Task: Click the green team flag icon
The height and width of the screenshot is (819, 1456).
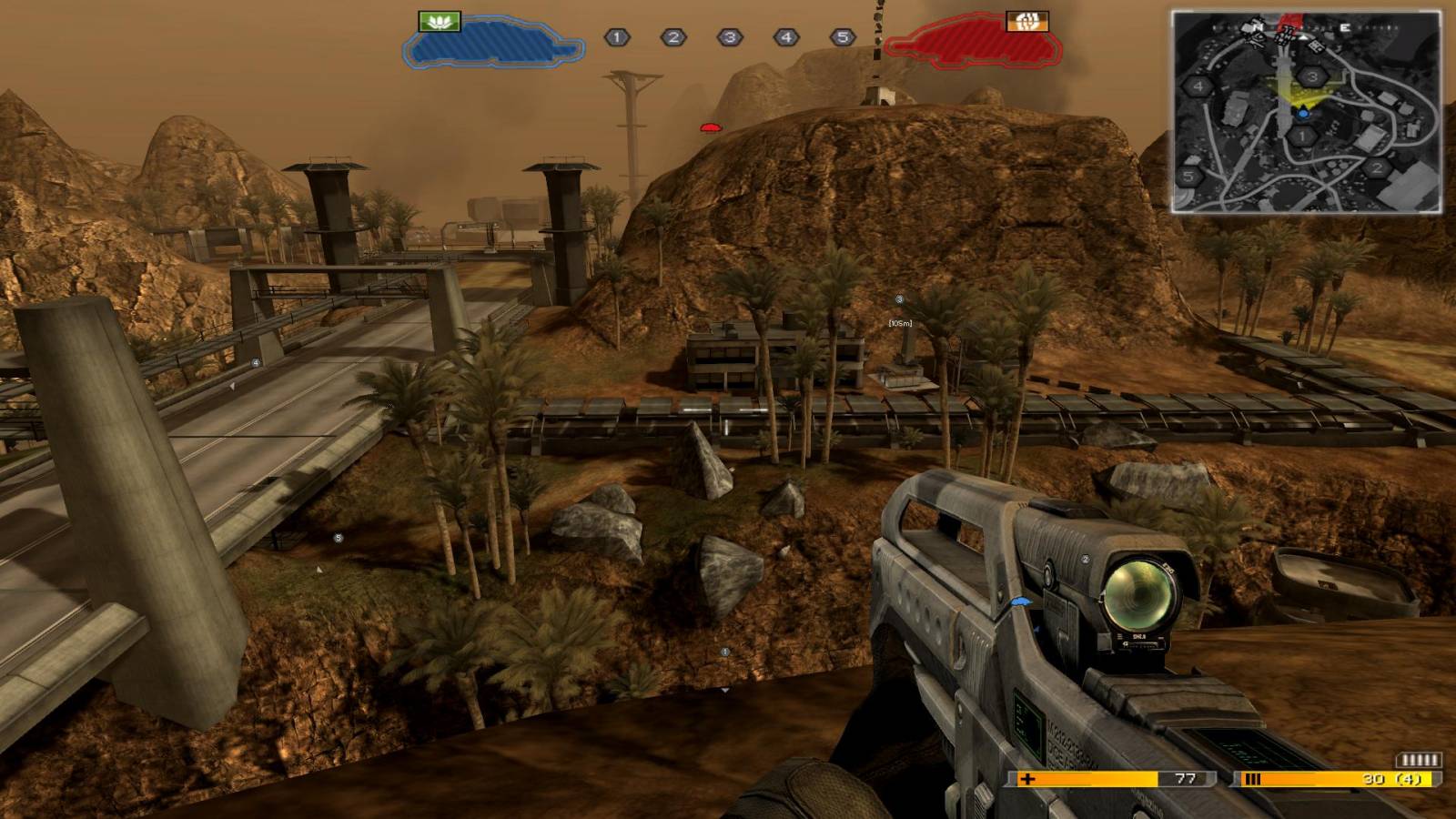Action: (x=440, y=21)
